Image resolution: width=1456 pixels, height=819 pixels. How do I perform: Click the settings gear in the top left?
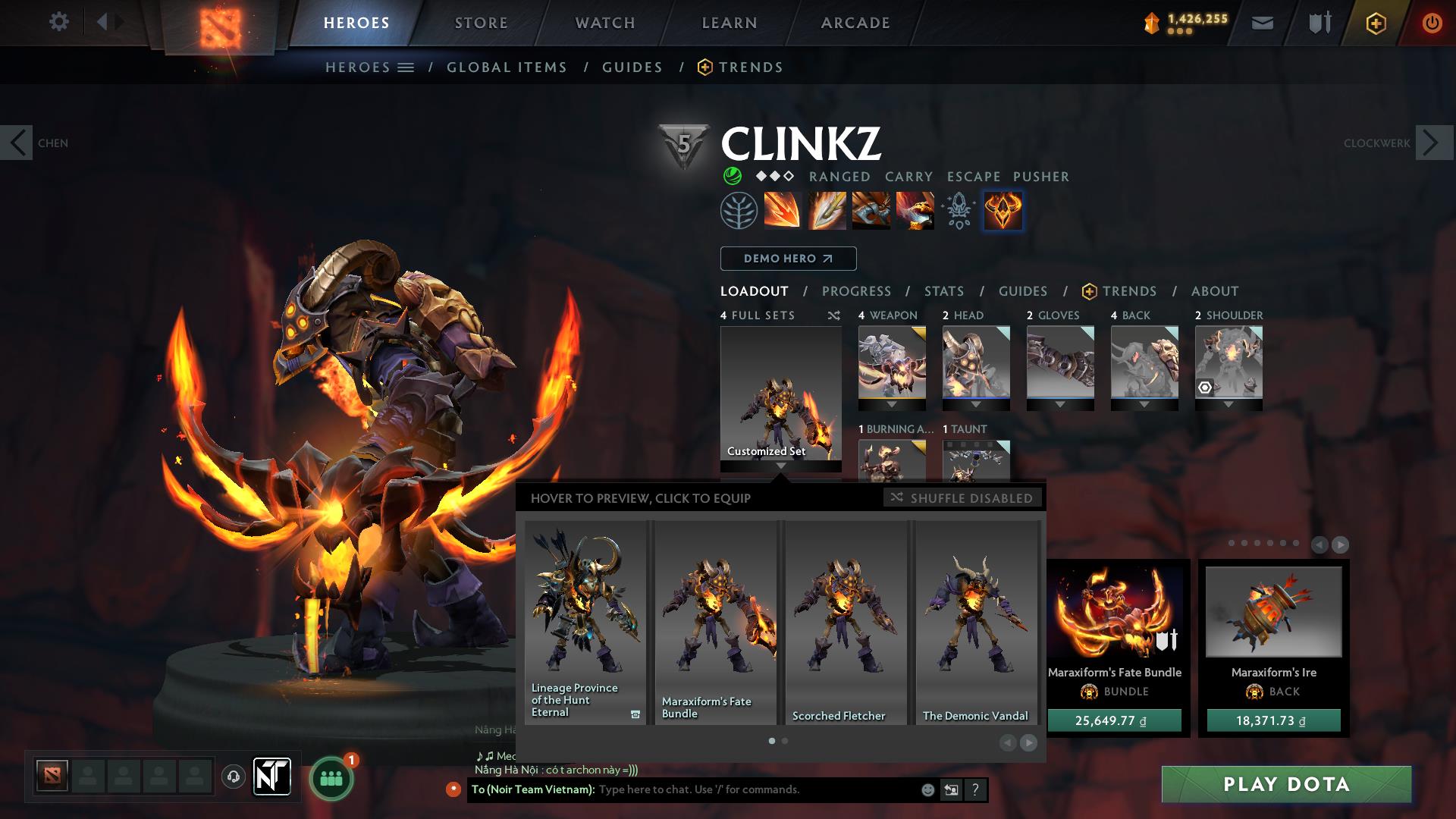pos(58,22)
